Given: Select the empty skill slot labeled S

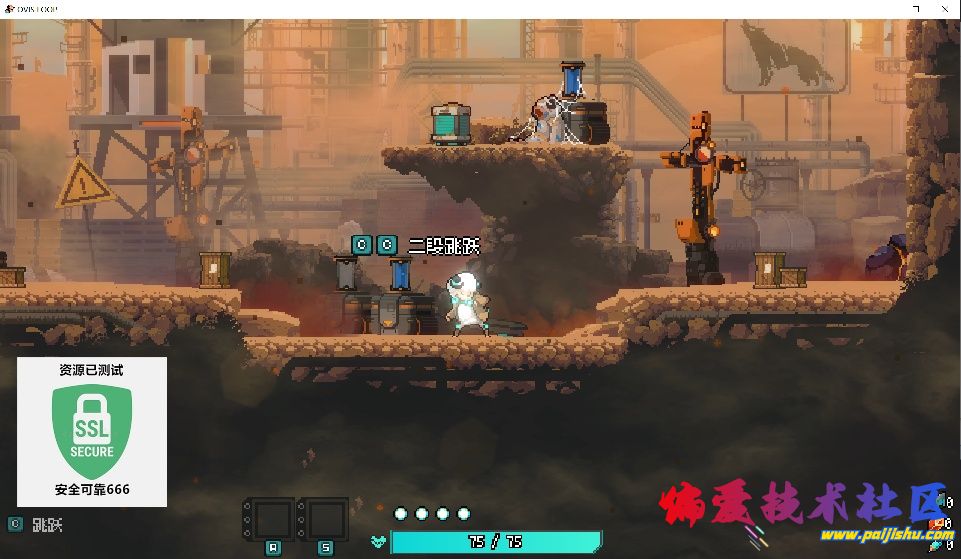Looking at the screenshot, I should tap(325, 520).
